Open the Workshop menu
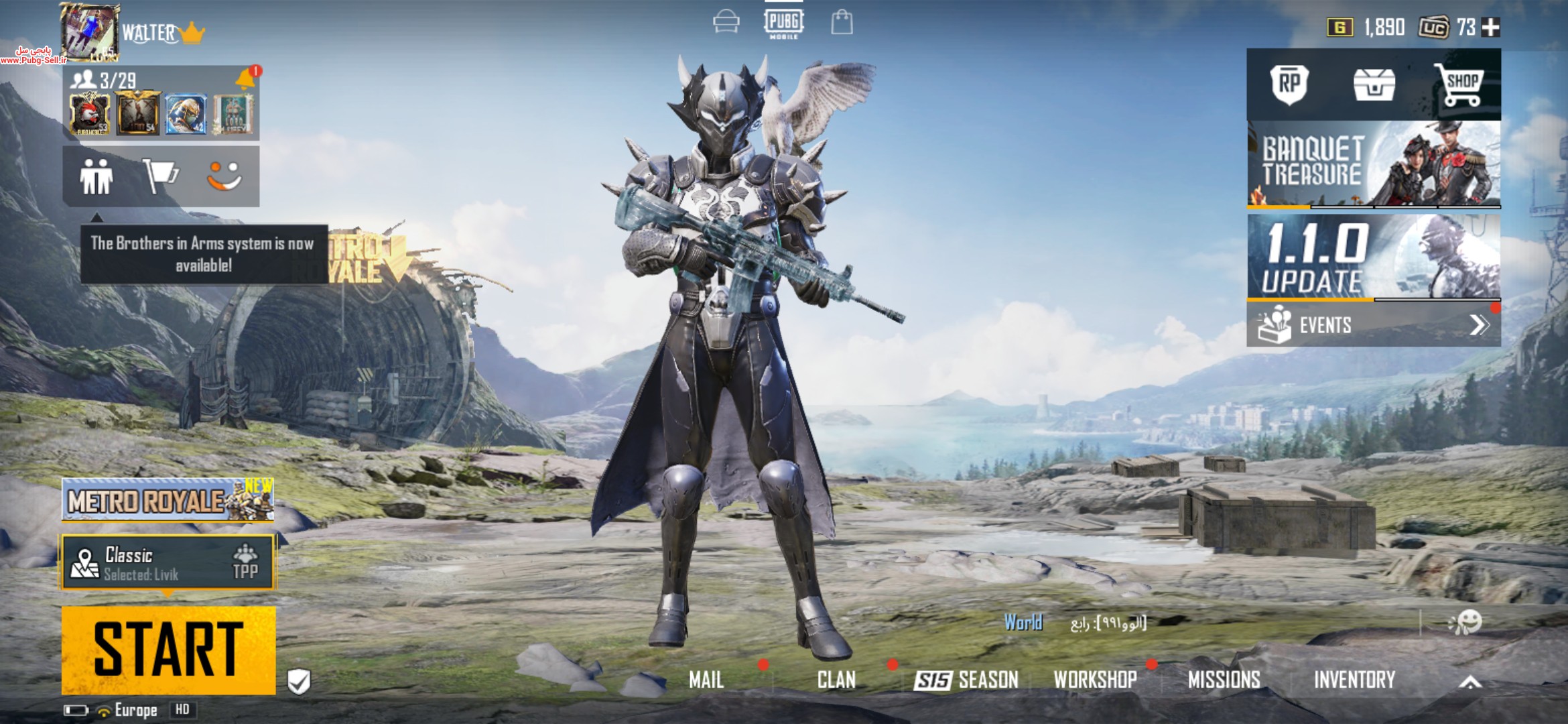The width and height of the screenshot is (1568, 724). [x=1095, y=680]
